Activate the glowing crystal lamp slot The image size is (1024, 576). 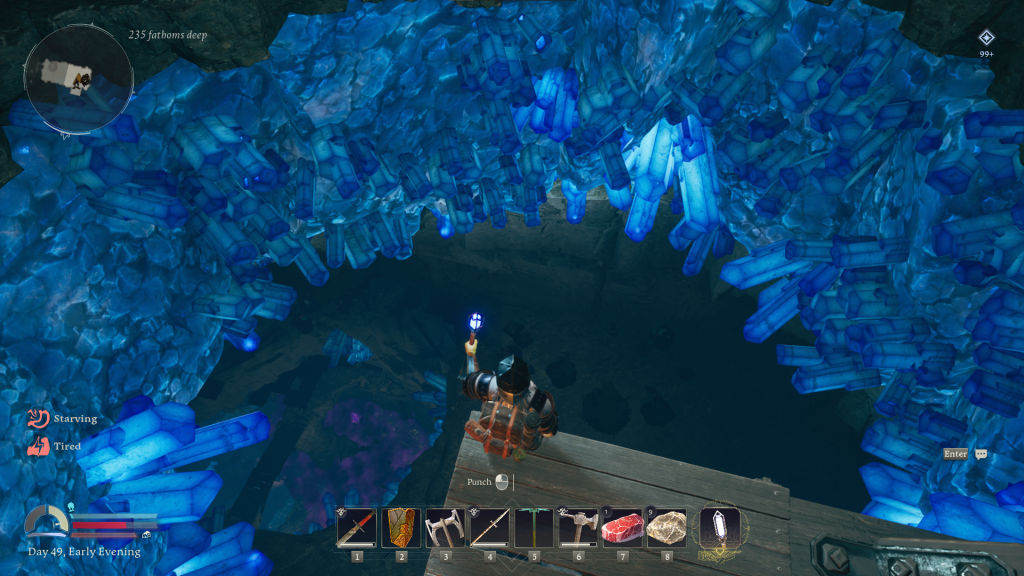click(x=720, y=528)
